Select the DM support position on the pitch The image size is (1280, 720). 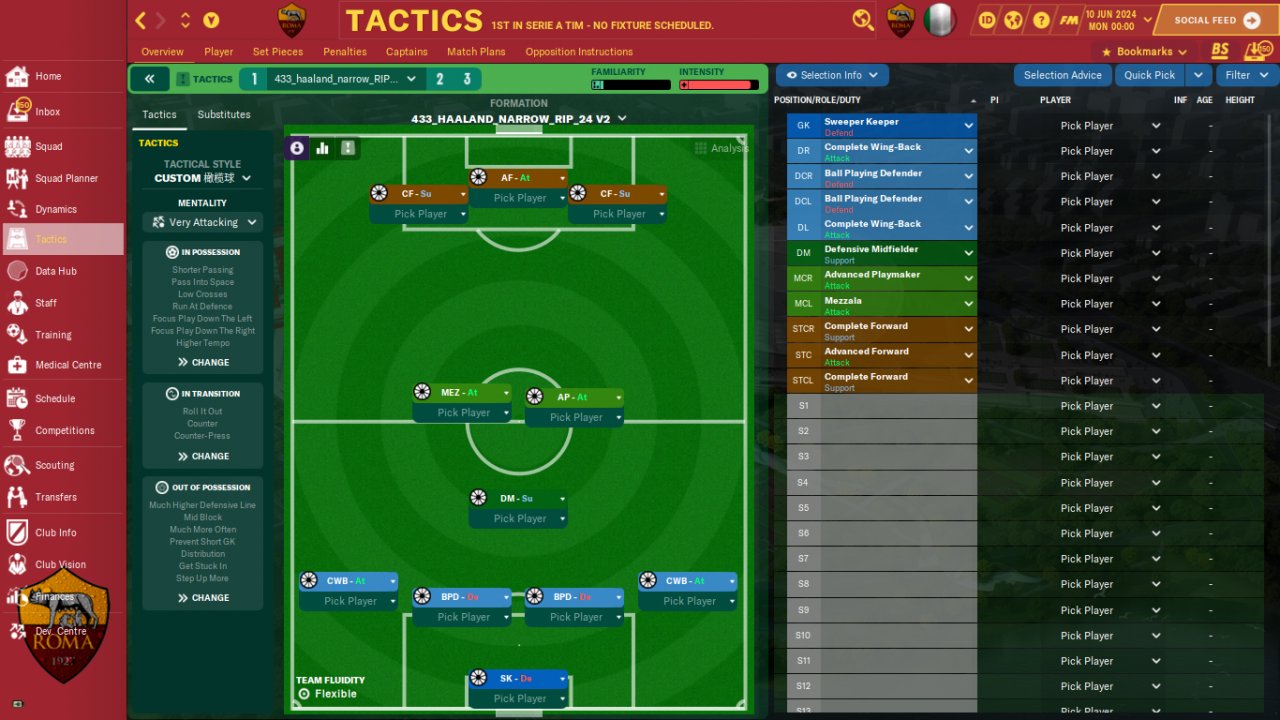coord(519,498)
